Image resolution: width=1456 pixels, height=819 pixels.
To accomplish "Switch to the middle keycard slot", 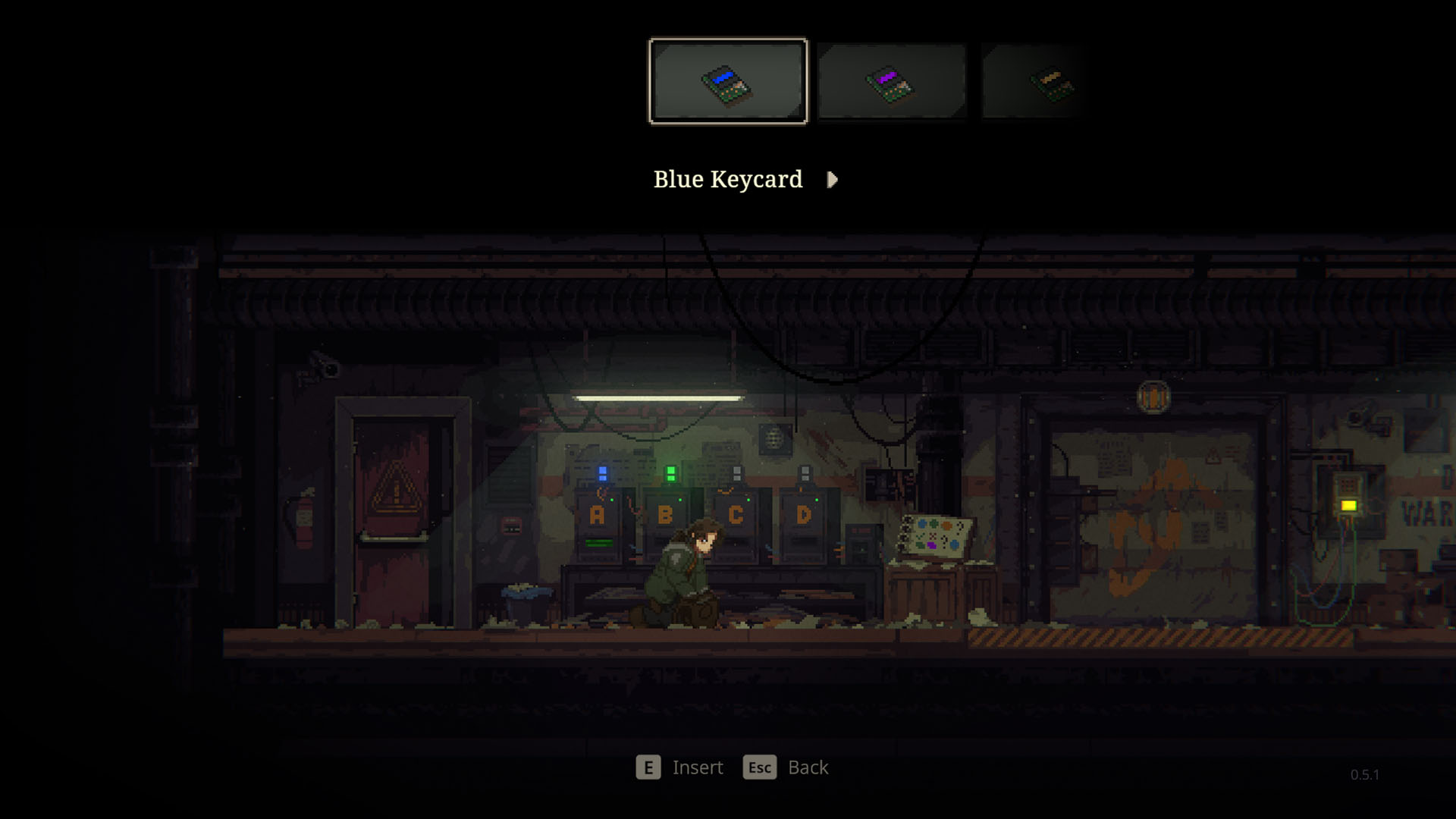I will [892, 81].
